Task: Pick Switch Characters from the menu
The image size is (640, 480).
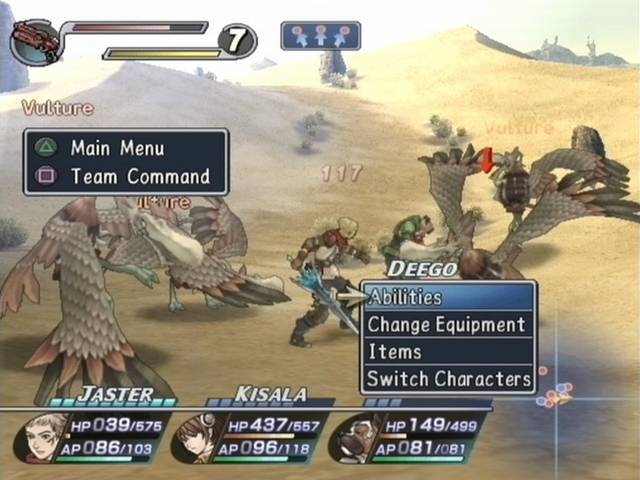Action: pyautogui.click(x=447, y=379)
